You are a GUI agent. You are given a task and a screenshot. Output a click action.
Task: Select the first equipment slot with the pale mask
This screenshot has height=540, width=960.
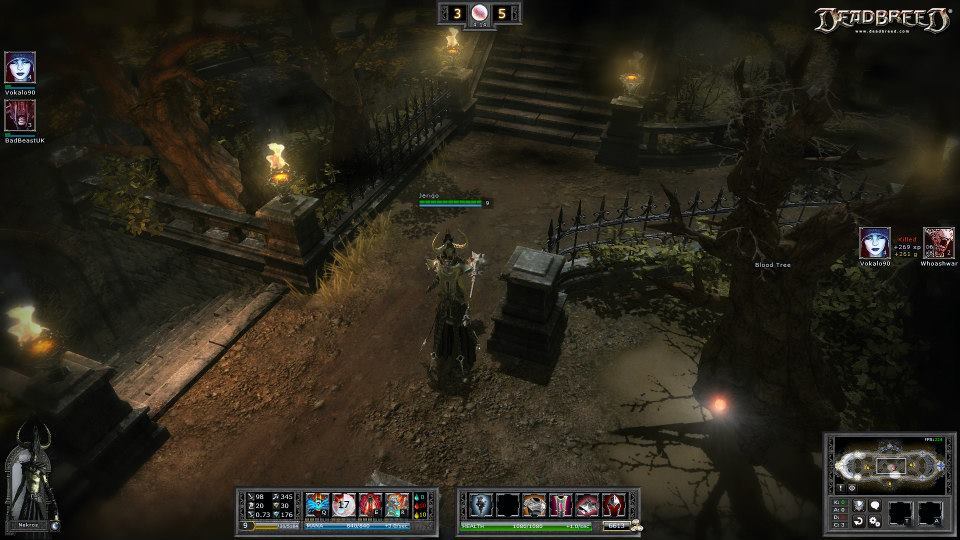point(481,504)
